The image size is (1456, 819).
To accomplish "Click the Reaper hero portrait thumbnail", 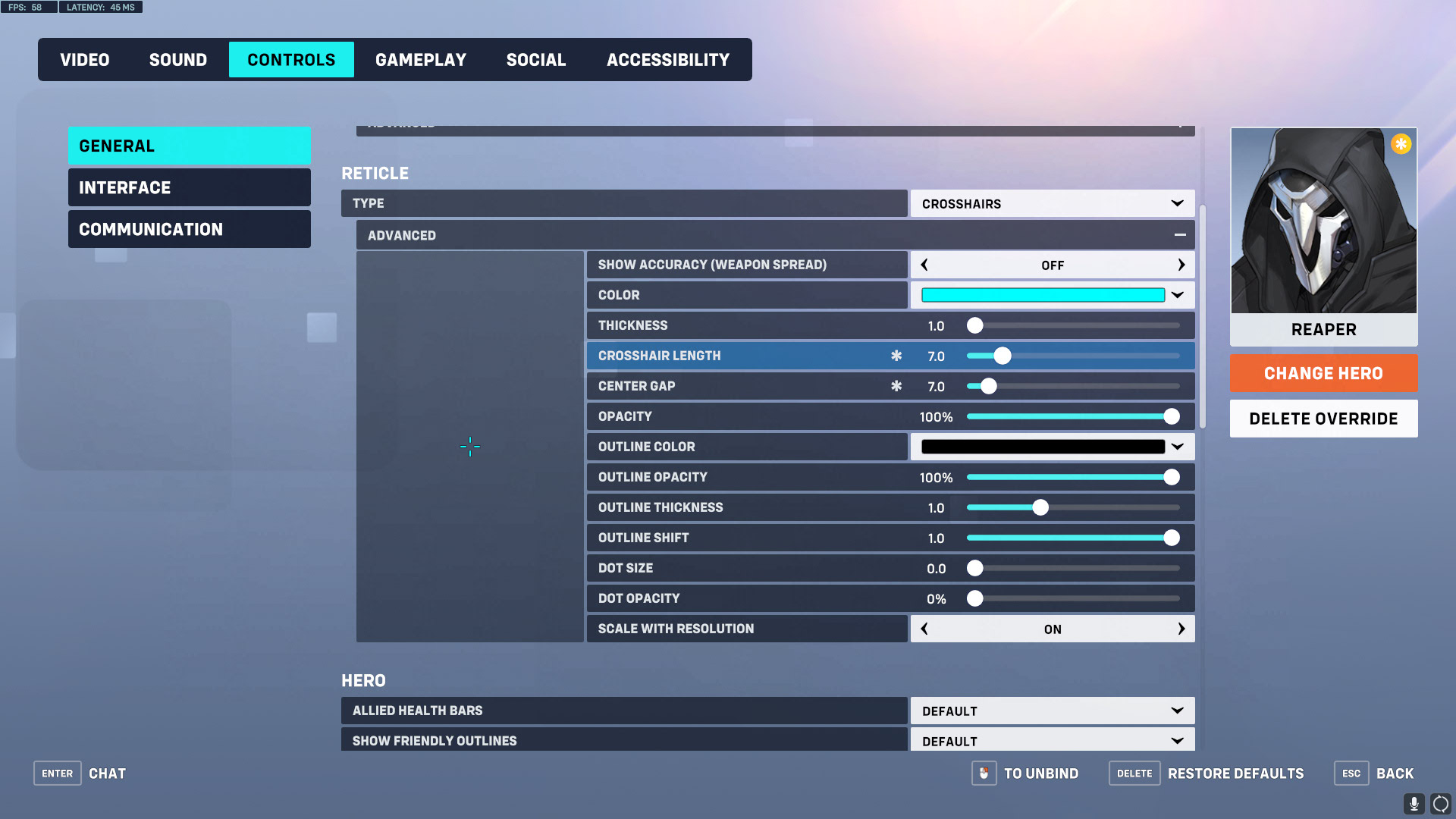I will point(1323,221).
